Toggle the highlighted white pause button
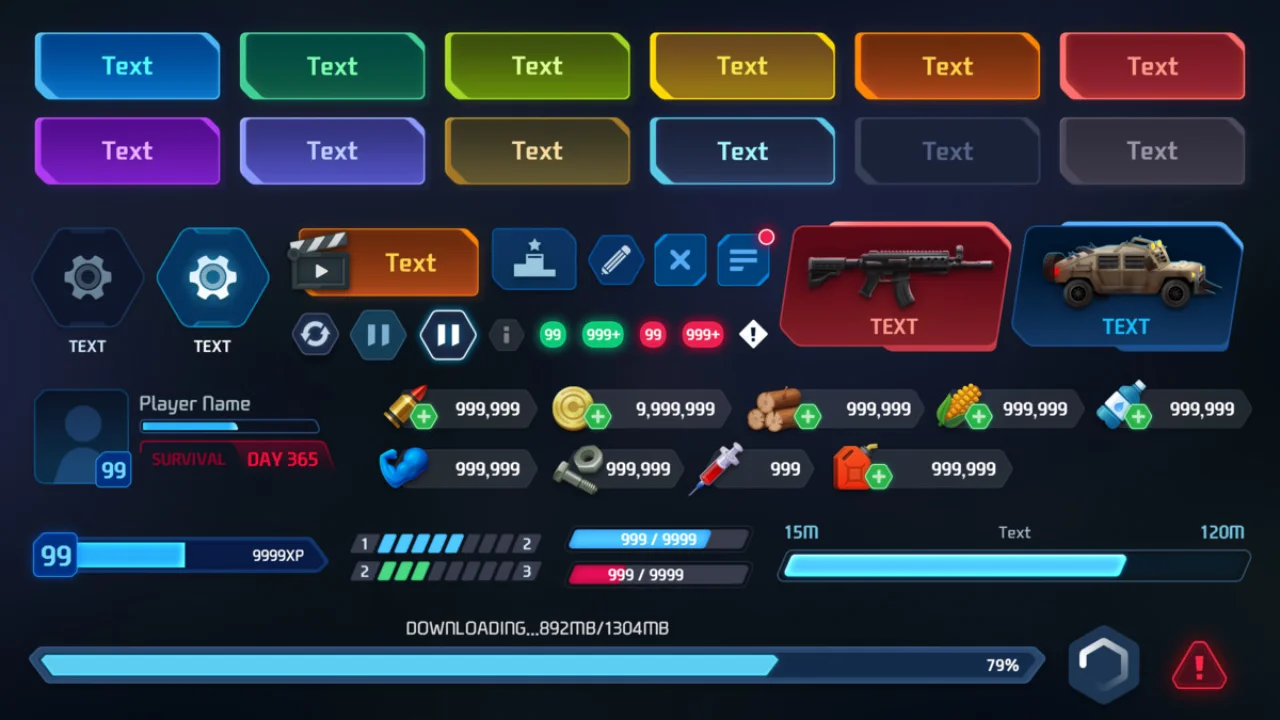1280x720 pixels. [448, 334]
